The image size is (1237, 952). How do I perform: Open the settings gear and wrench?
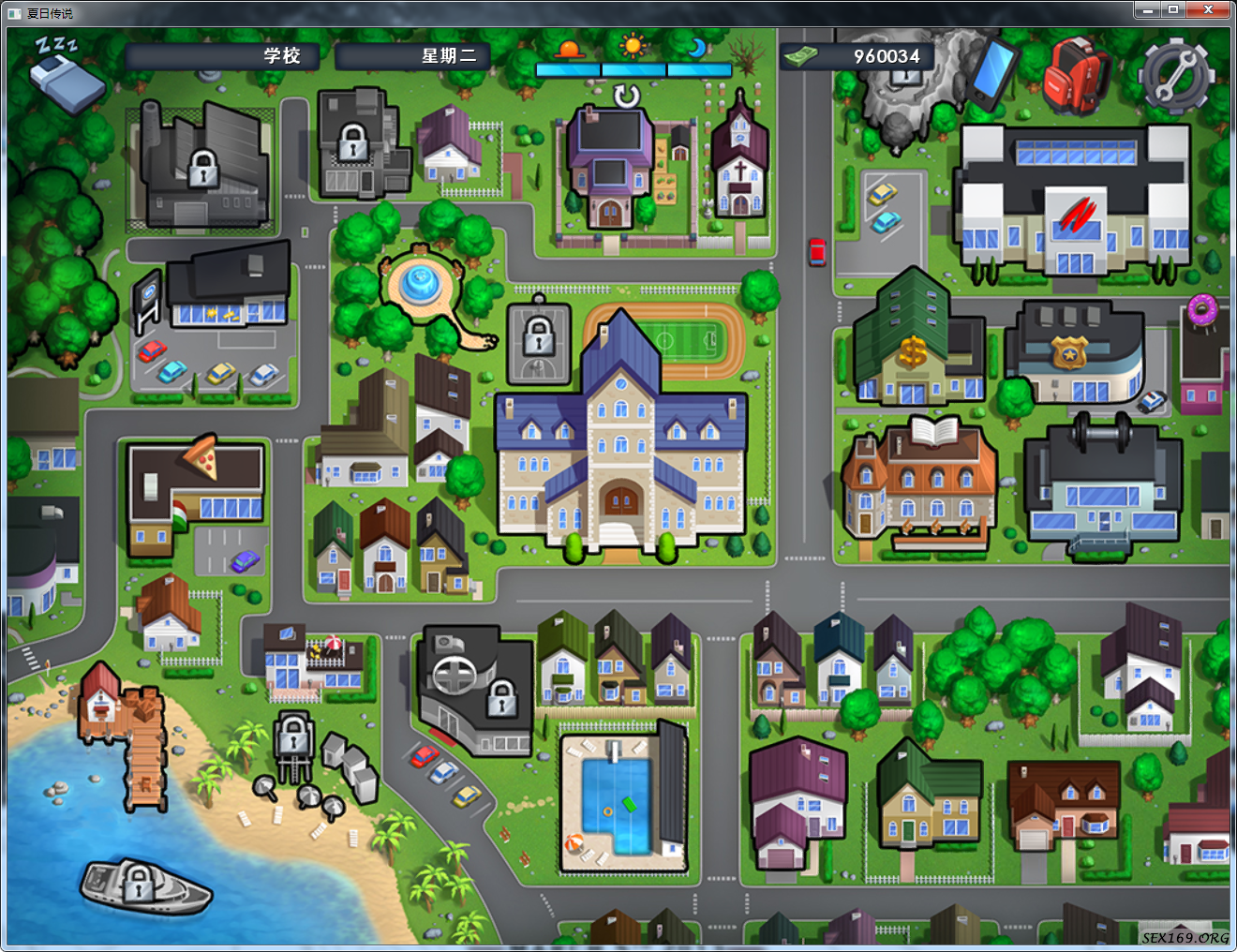[x=1175, y=75]
